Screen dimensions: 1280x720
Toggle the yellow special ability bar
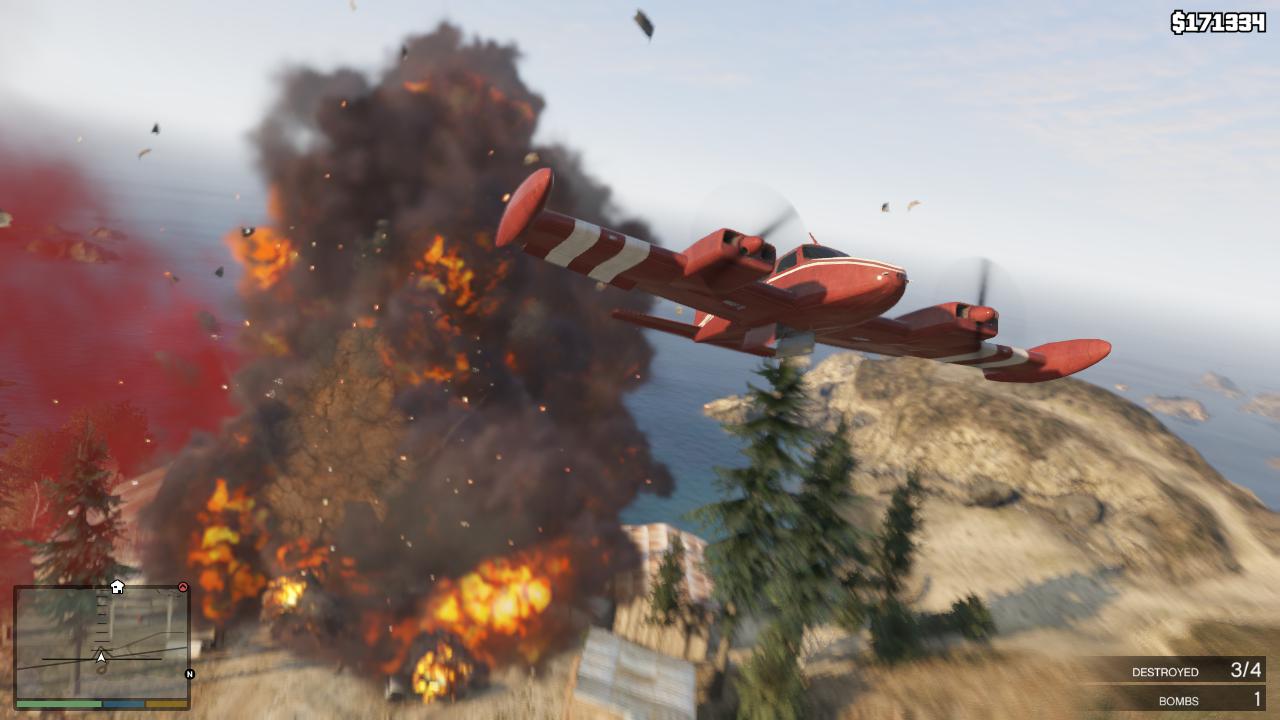tap(166, 703)
